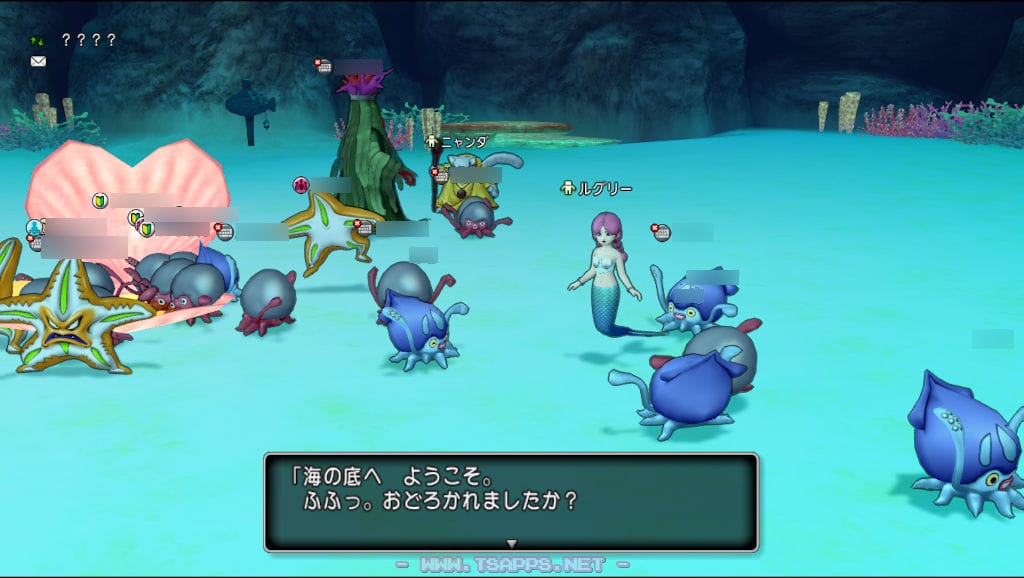The image size is (1024, 578).
Task: Select the green arrows connection icon
Action: click(x=38, y=41)
